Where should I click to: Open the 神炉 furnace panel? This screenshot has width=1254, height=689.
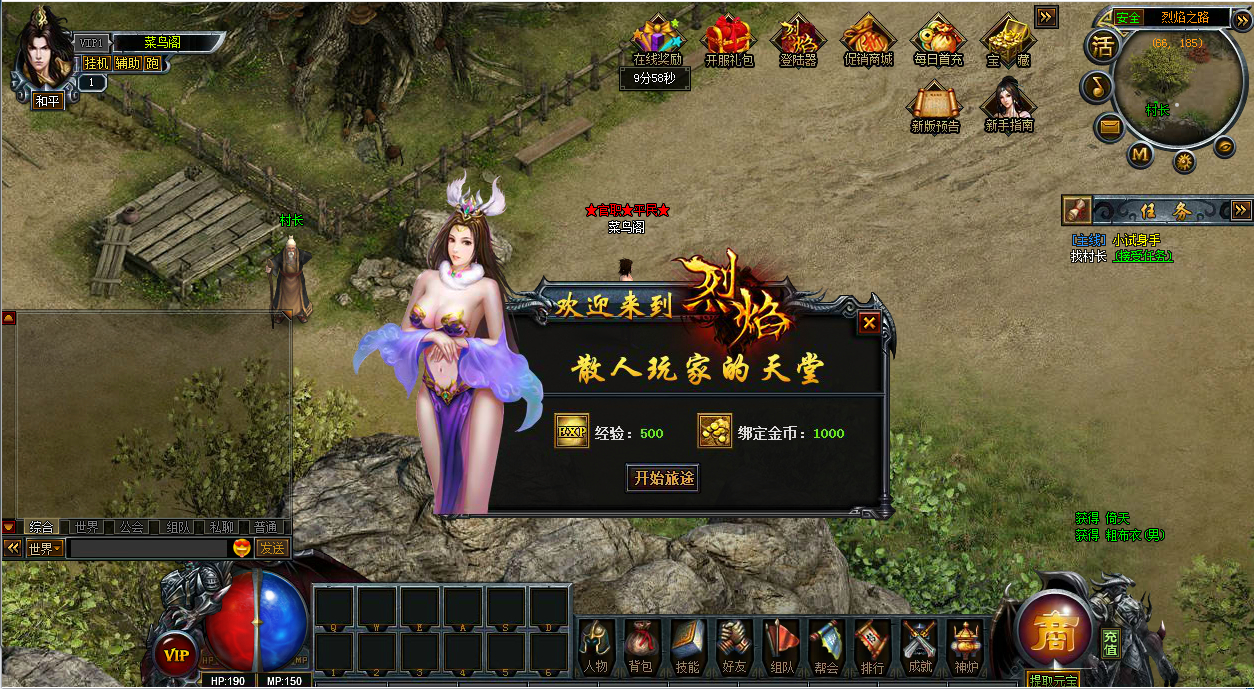click(x=966, y=645)
